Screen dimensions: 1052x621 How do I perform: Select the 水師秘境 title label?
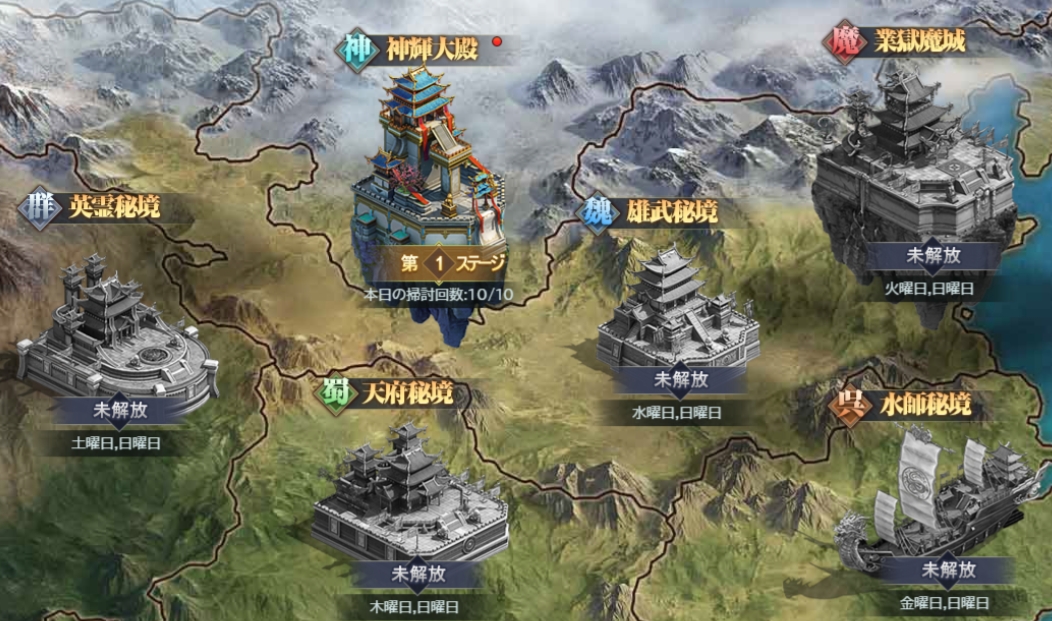pos(923,406)
